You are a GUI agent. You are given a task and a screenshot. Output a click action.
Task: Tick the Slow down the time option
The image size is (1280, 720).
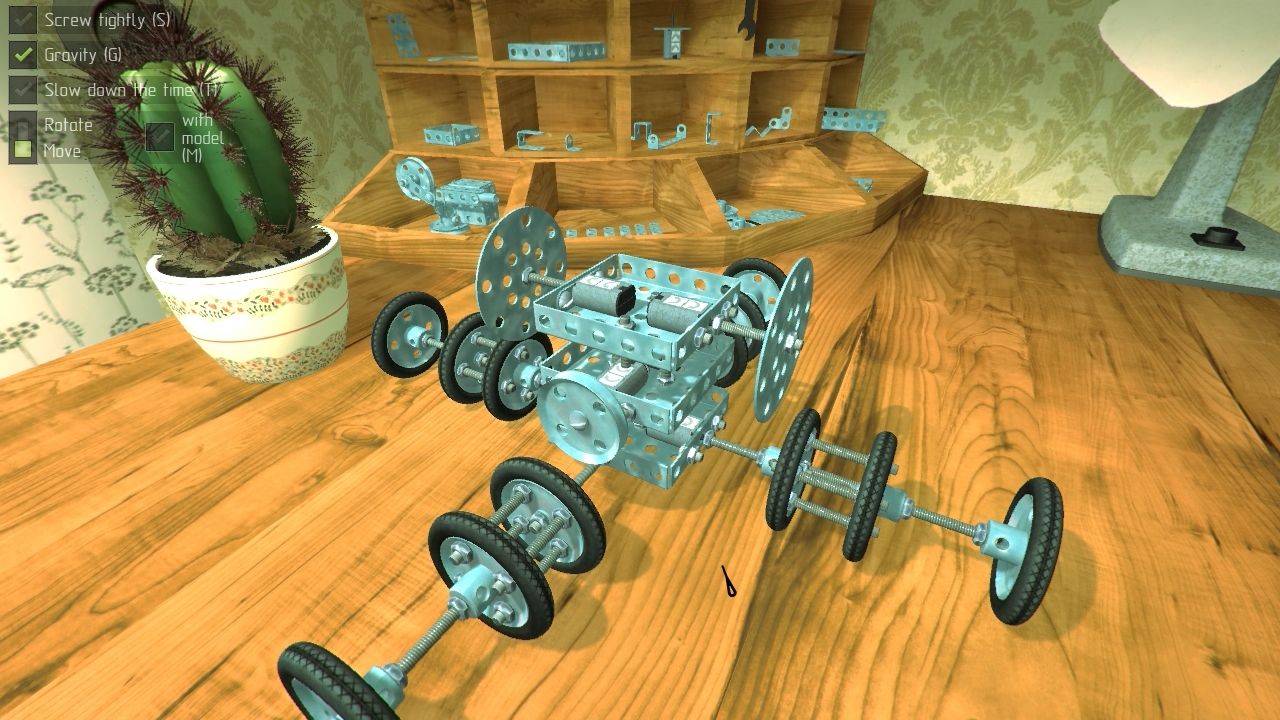23,89
